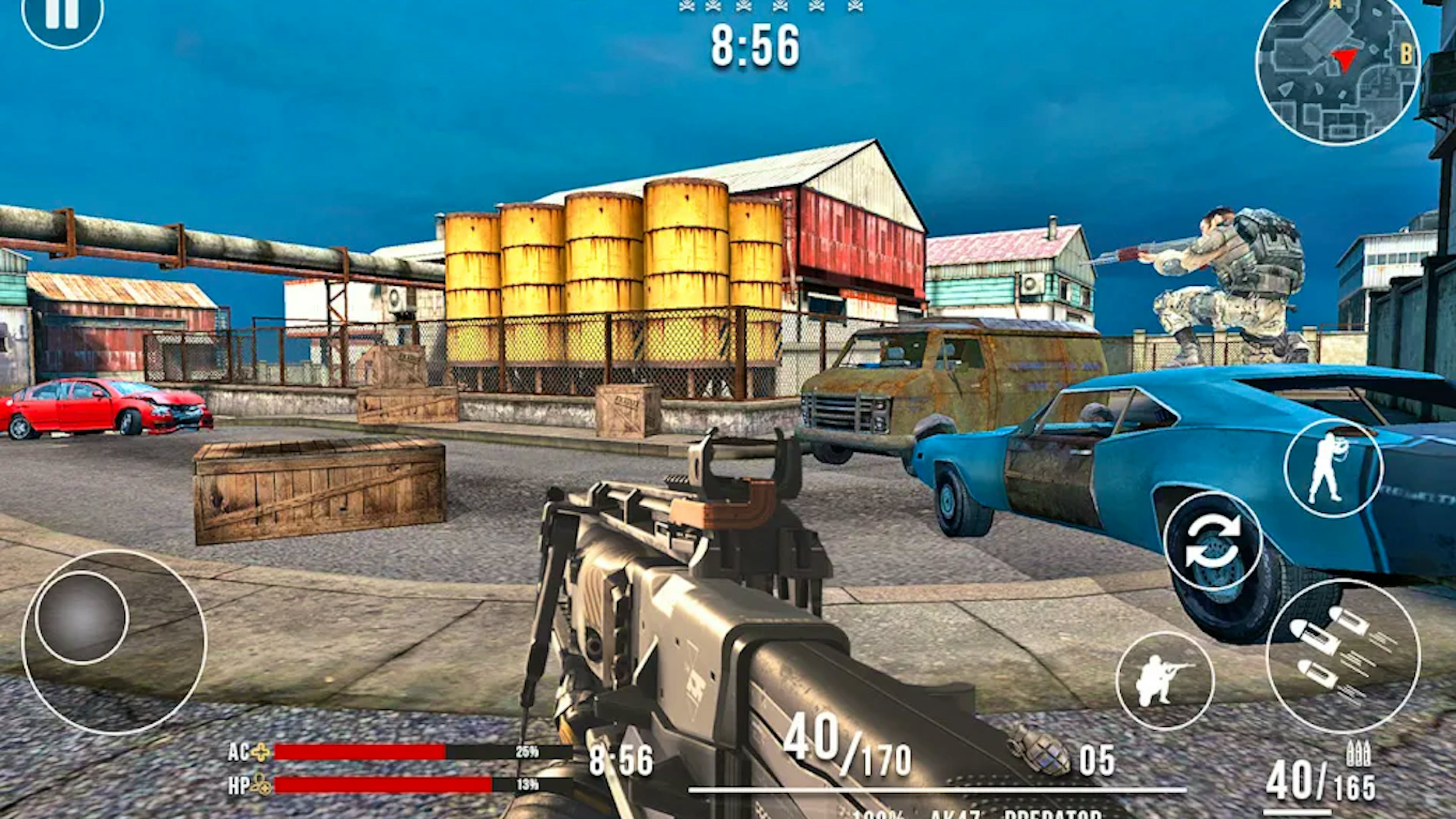
Task: Reload using the circular arrows button
Action: tap(1213, 541)
